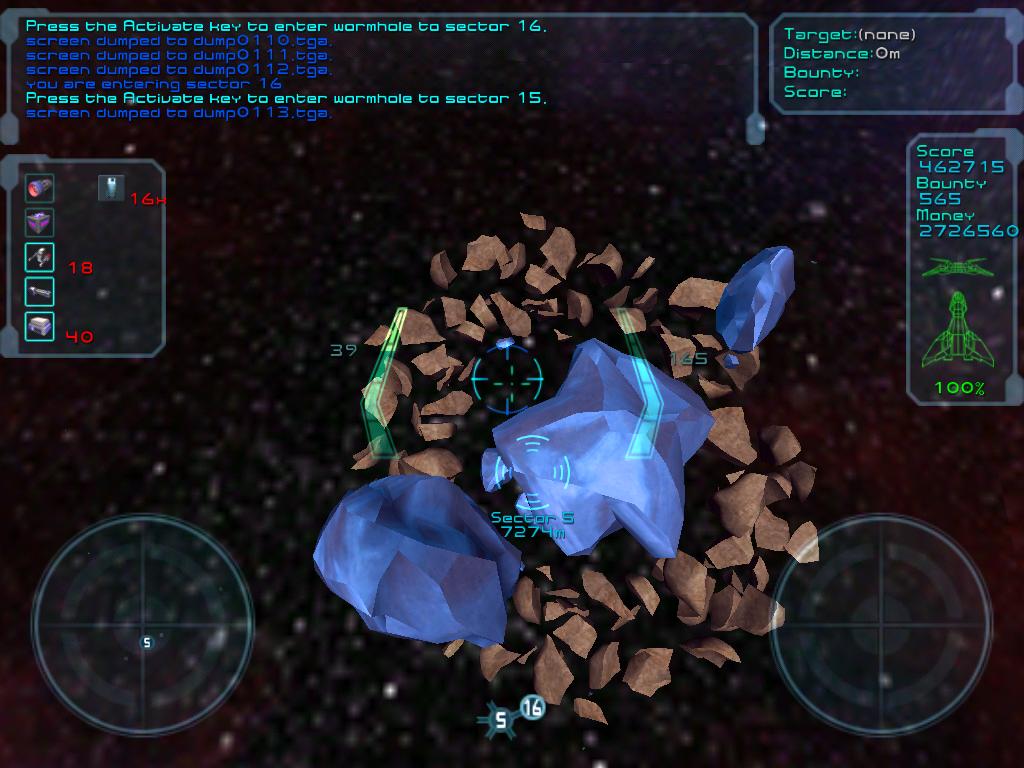Click the glowing device icon beside 16
1024x768 pixels.
pyautogui.click(x=111, y=187)
